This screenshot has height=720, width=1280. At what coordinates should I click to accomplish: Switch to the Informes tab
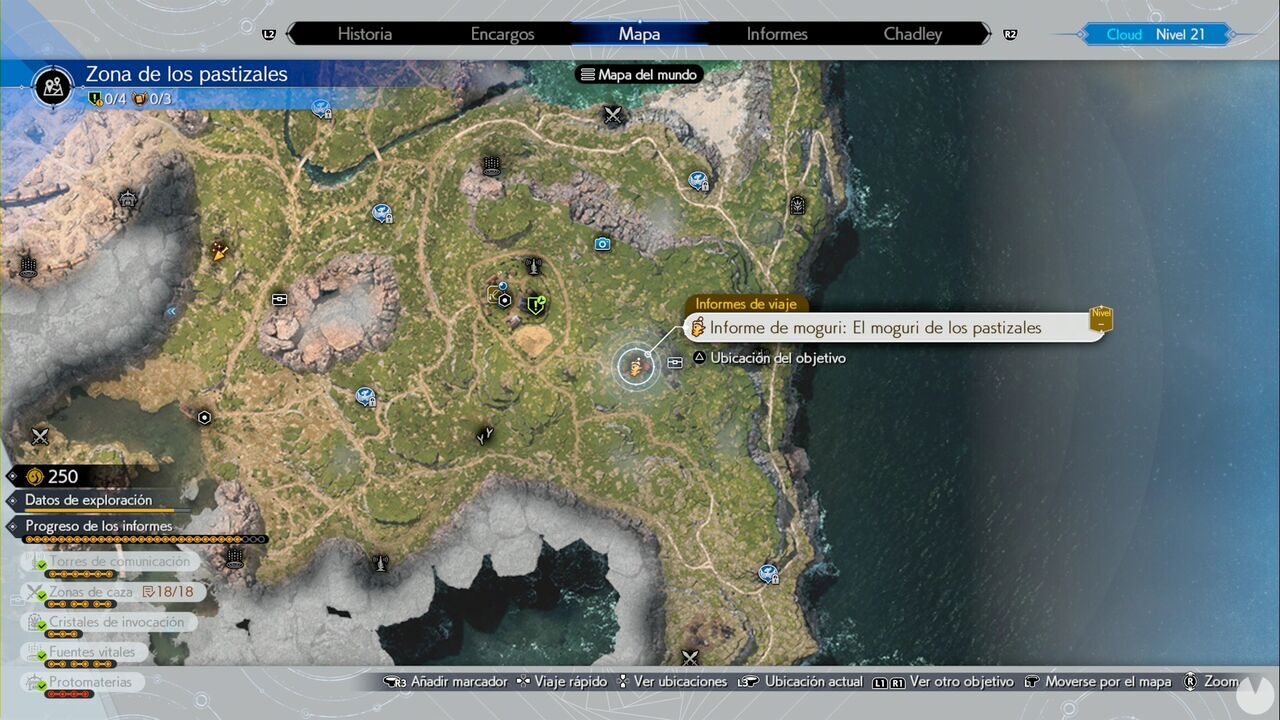(x=776, y=33)
